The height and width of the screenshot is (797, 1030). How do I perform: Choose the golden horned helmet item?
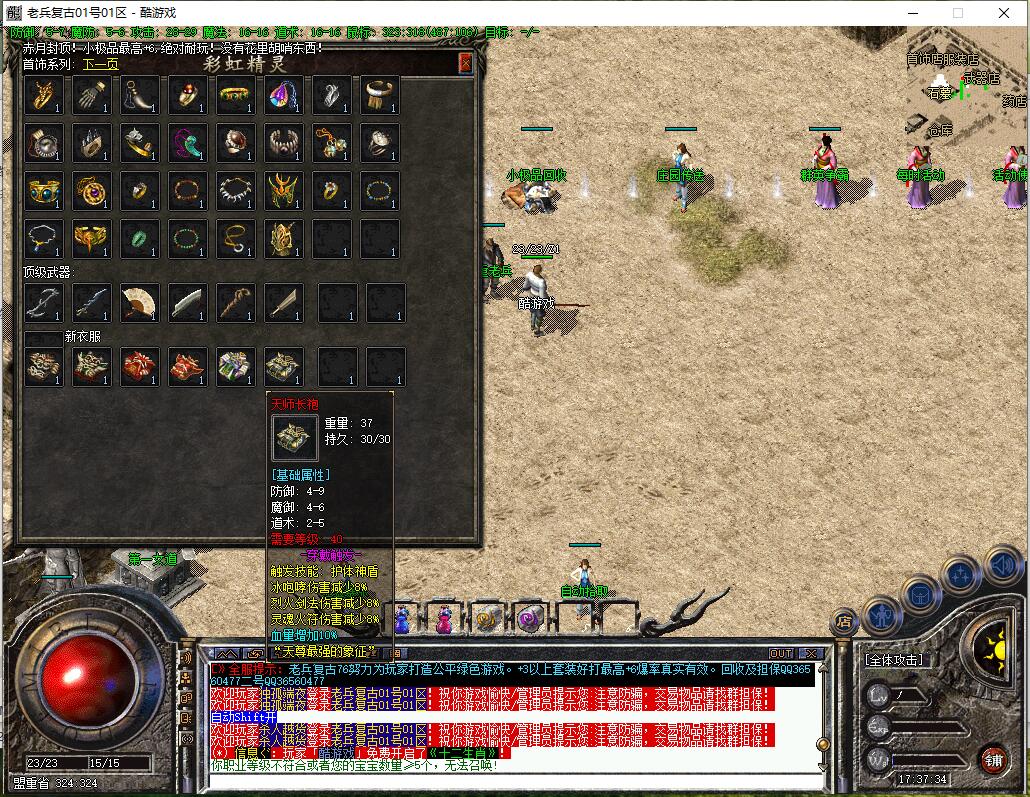[x=283, y=190]
